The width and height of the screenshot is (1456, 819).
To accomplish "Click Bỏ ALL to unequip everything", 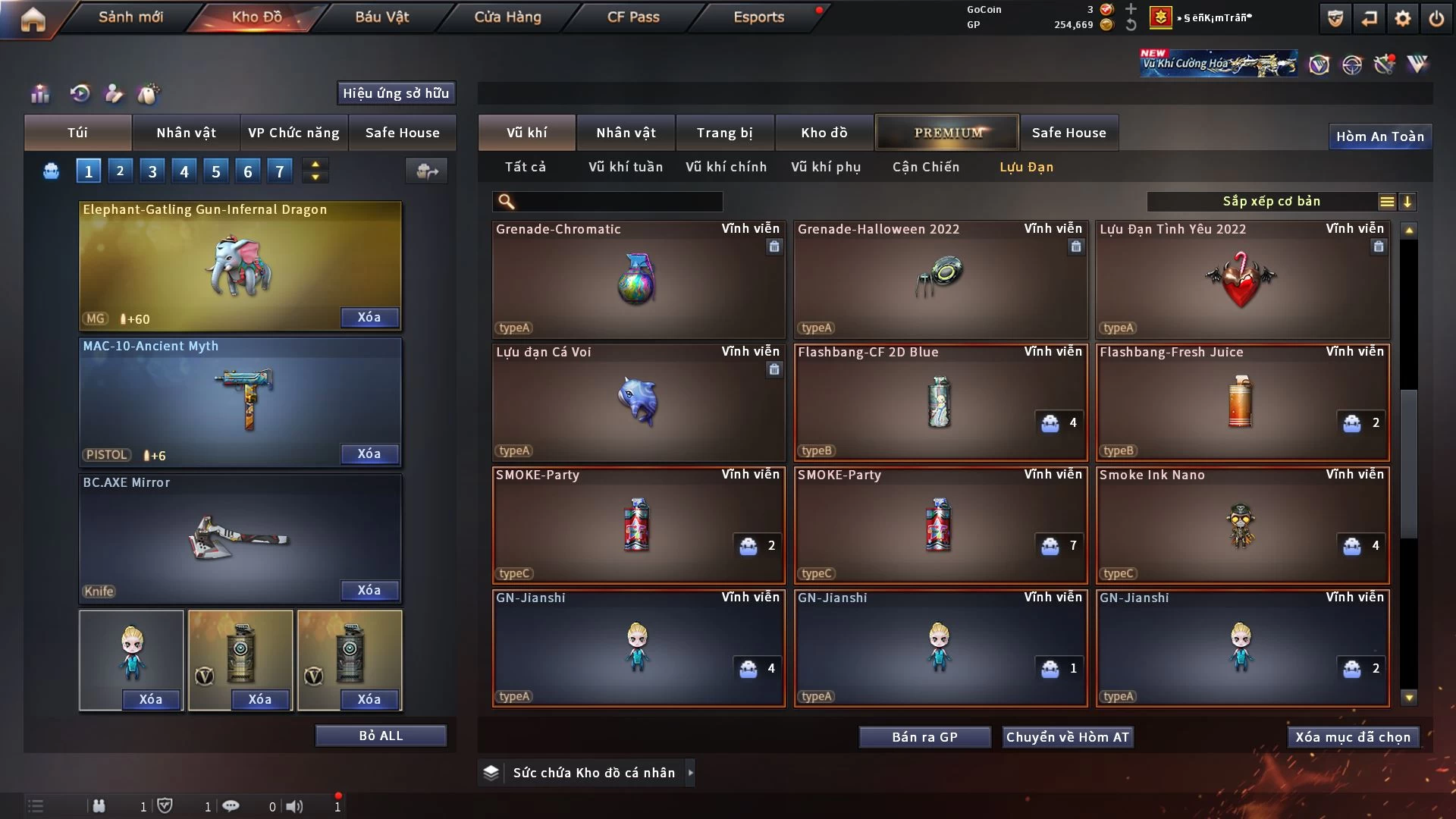I will [x=381, y=736].
